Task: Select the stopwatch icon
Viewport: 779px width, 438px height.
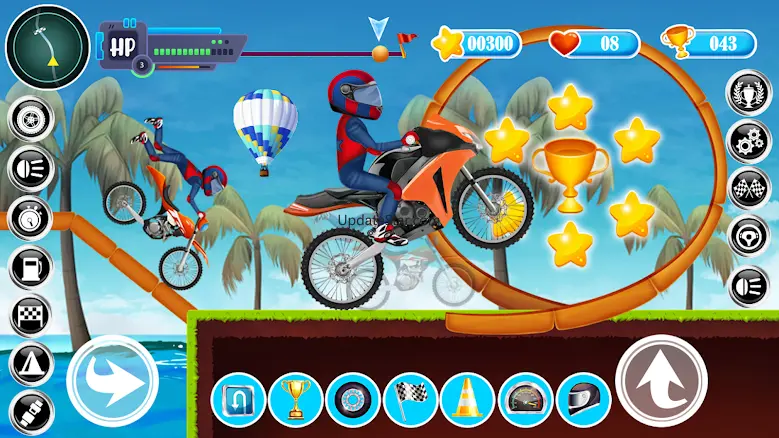Action: (x=30, y=218)
